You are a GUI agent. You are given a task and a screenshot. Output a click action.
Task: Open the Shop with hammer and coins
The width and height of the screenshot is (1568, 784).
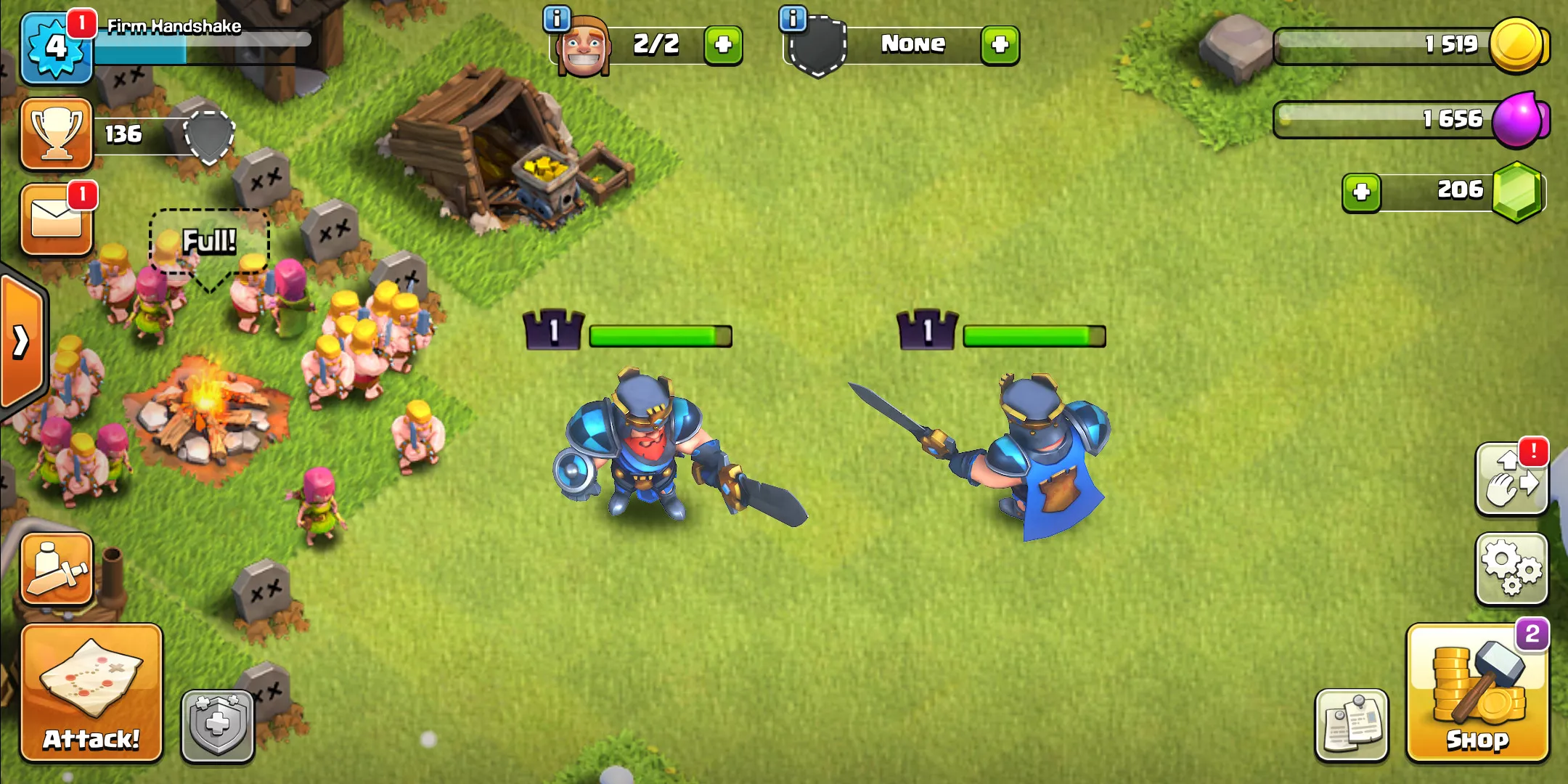1477,694
